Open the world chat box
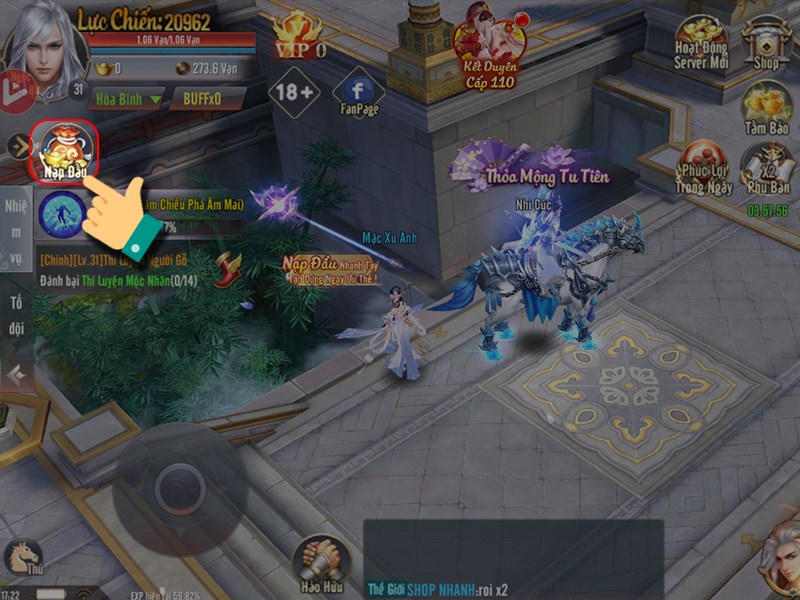 pos(512,558)
